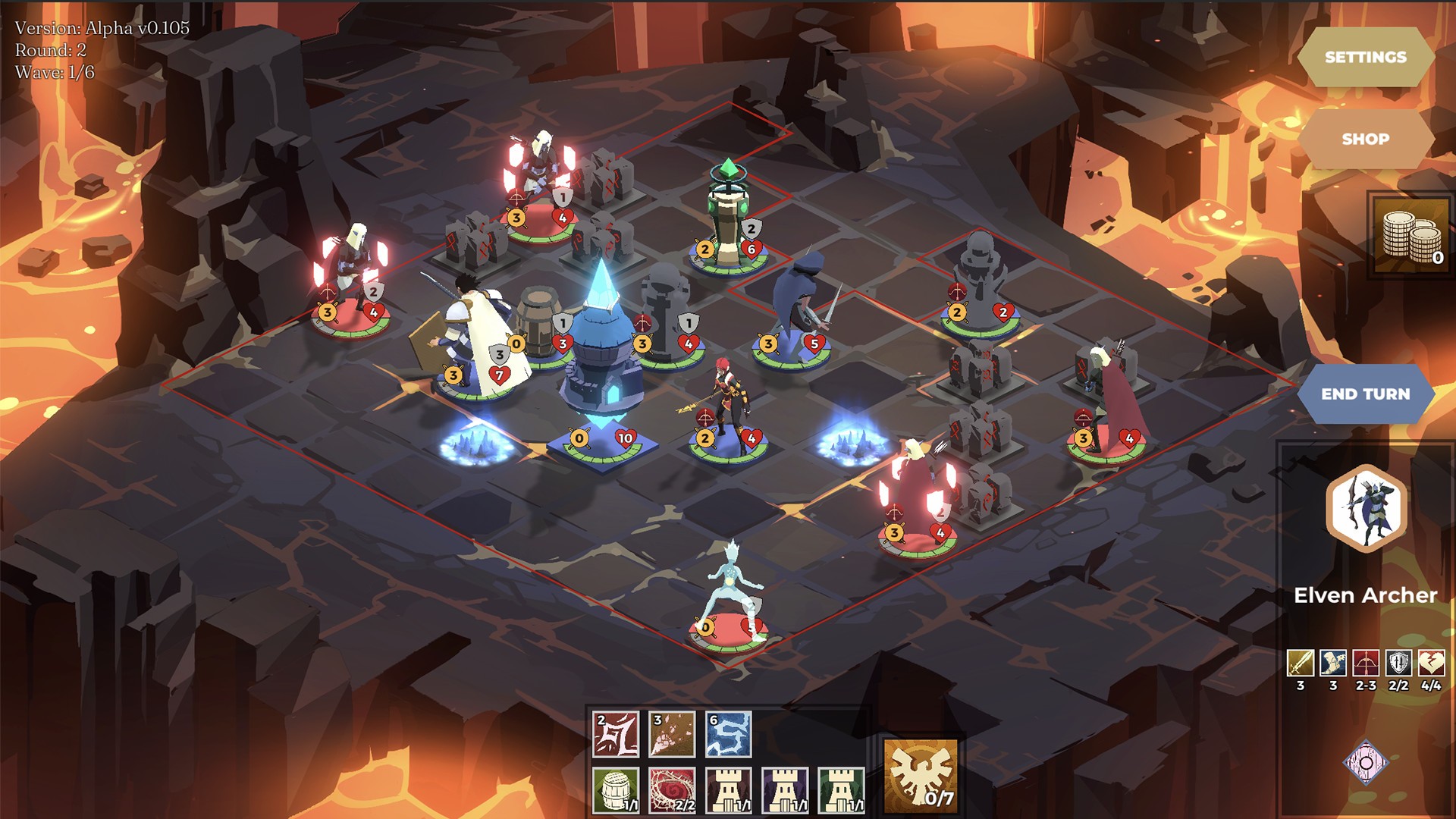Select the red slash spell costing 2
1456x819 pixels.
[616, 734]
